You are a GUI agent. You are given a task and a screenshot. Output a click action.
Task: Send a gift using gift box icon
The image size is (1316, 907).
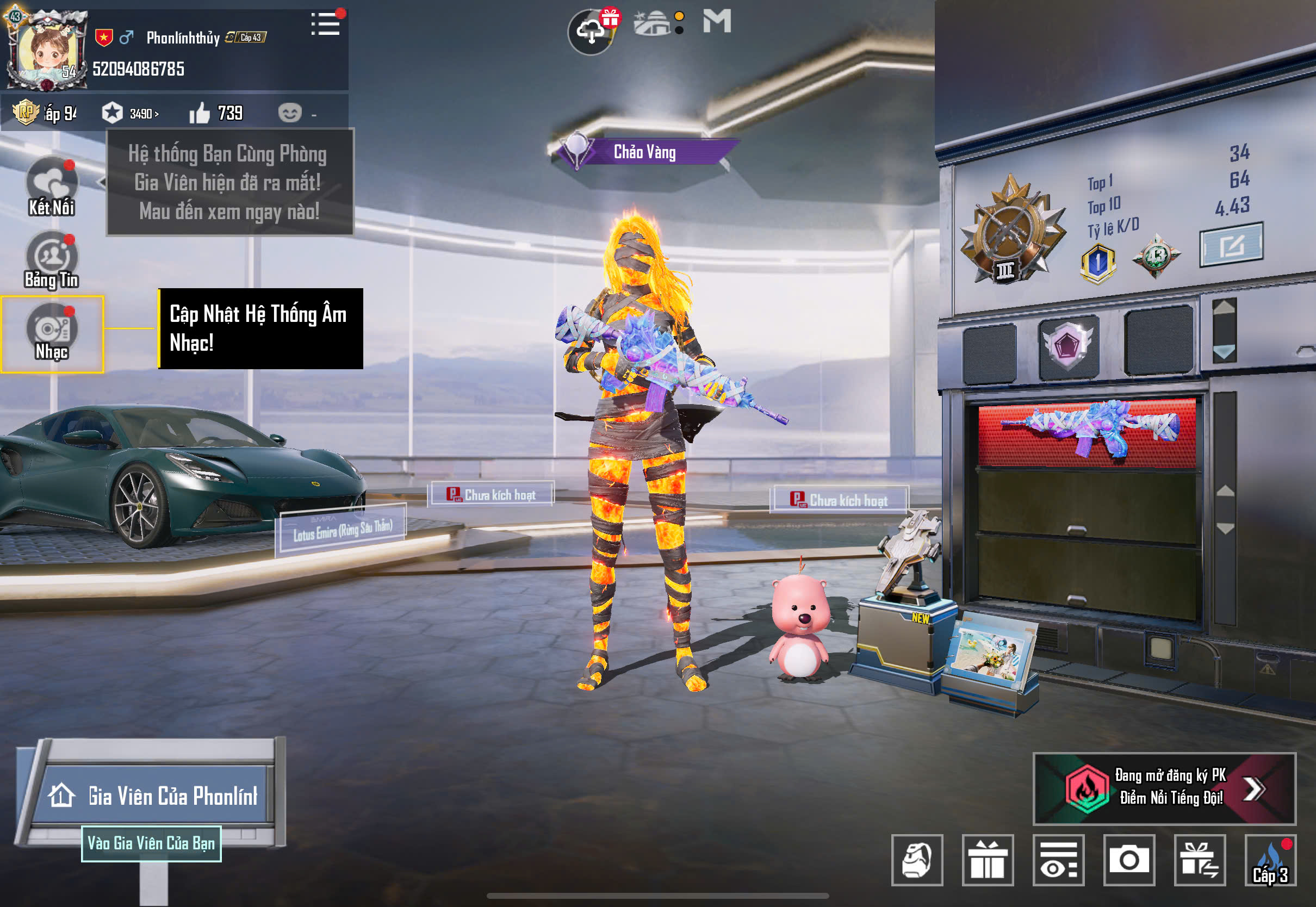pos(987,859)
